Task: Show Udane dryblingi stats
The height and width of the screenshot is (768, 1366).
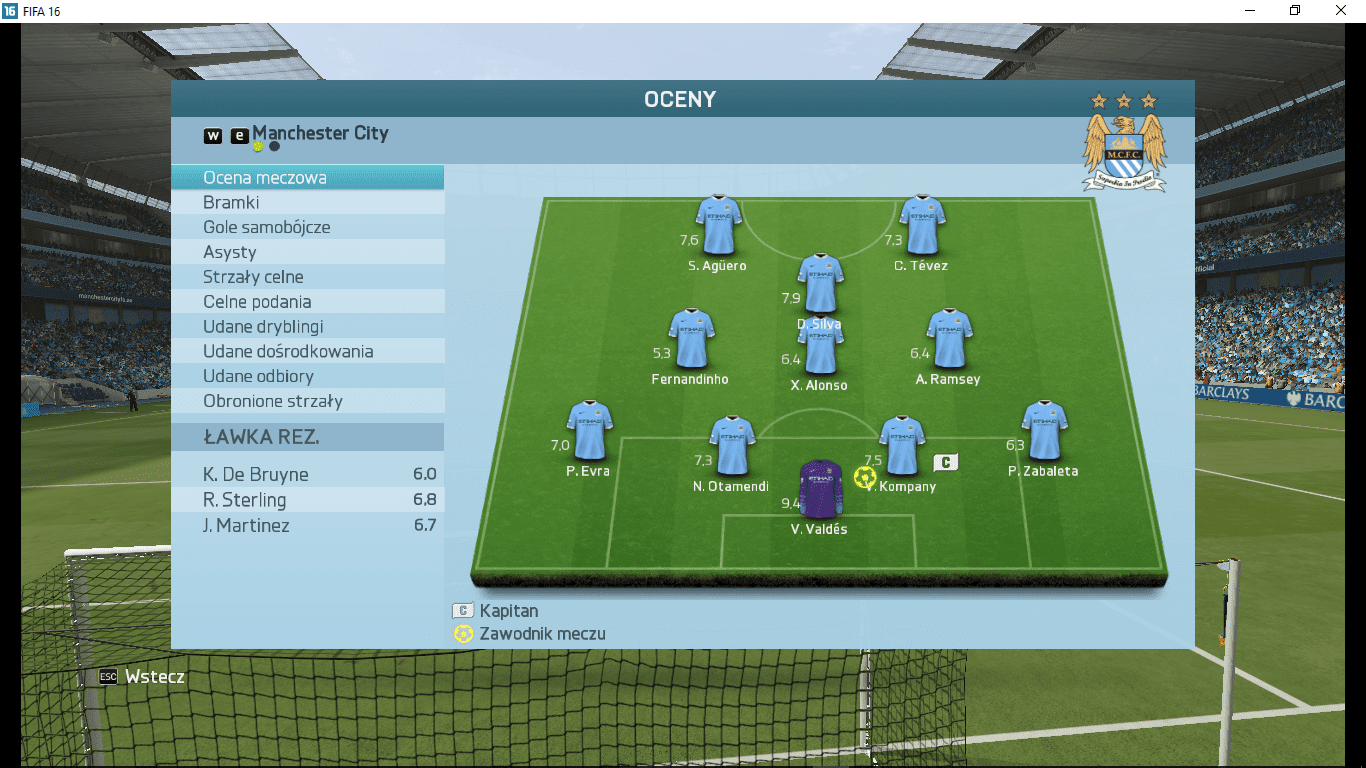Action: pos(307,327)
